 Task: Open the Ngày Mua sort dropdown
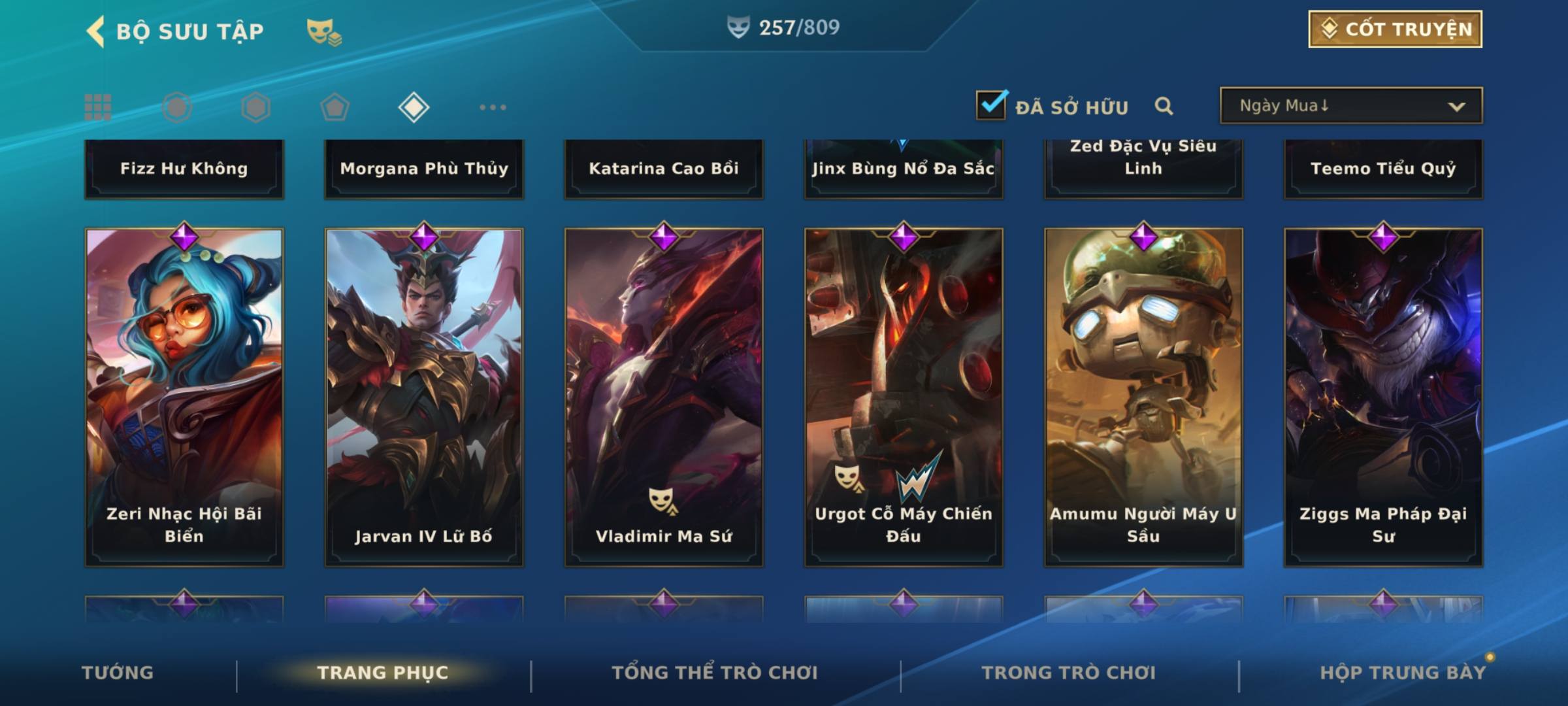(x=1350, y=106)
